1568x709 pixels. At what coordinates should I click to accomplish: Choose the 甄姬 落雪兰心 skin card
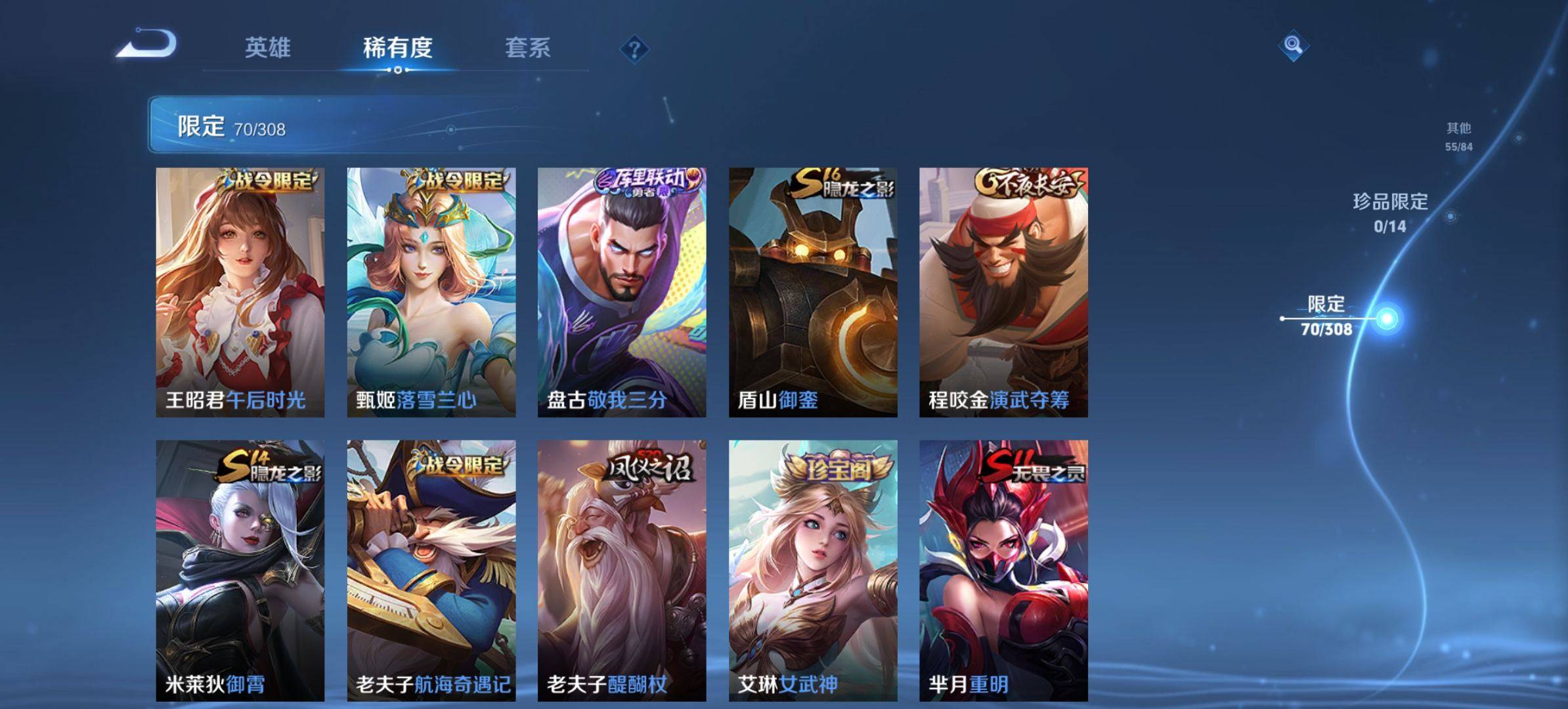pos(431,292)
